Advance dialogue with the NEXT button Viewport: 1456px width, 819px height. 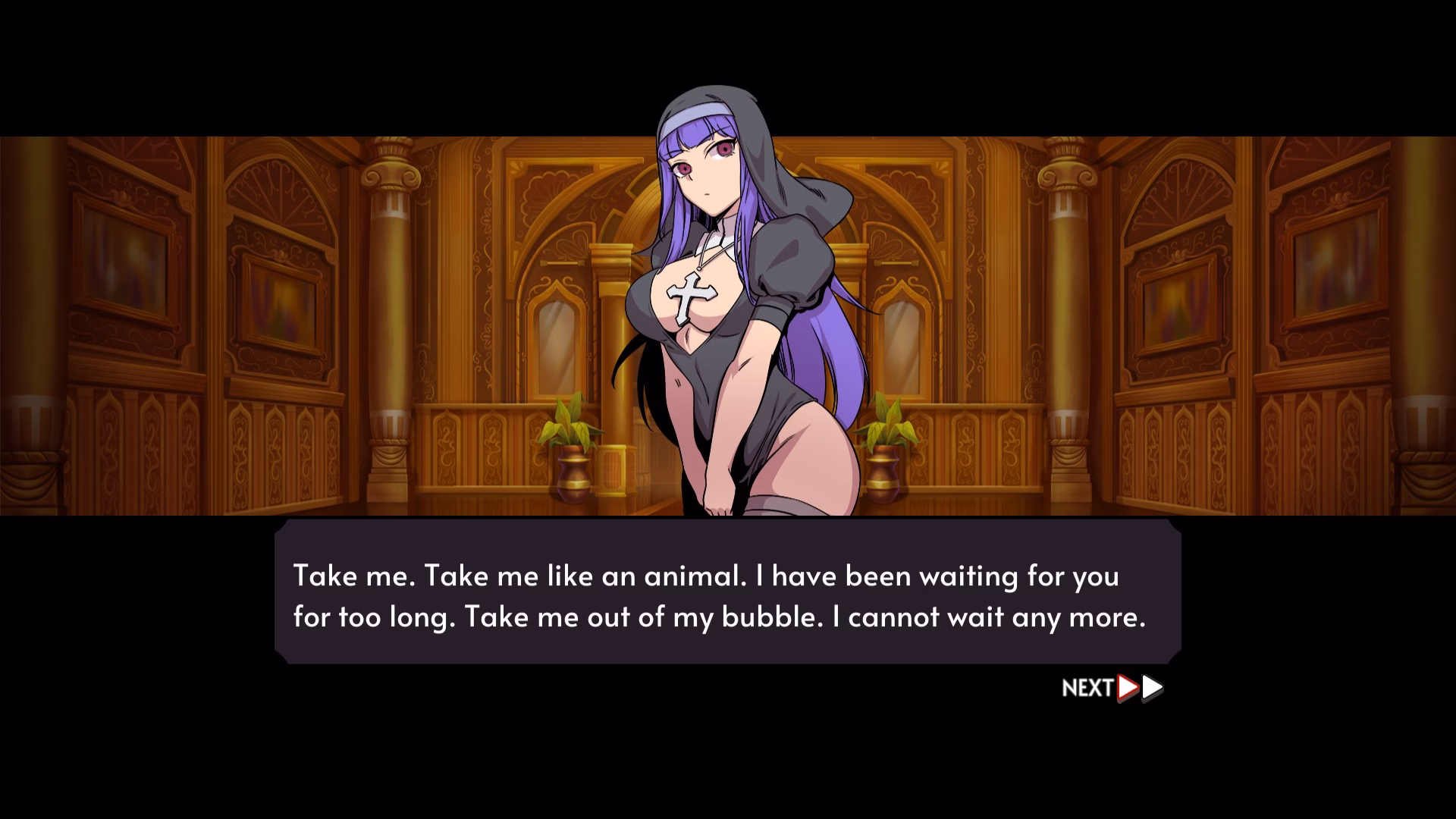tap(1112, 688)
